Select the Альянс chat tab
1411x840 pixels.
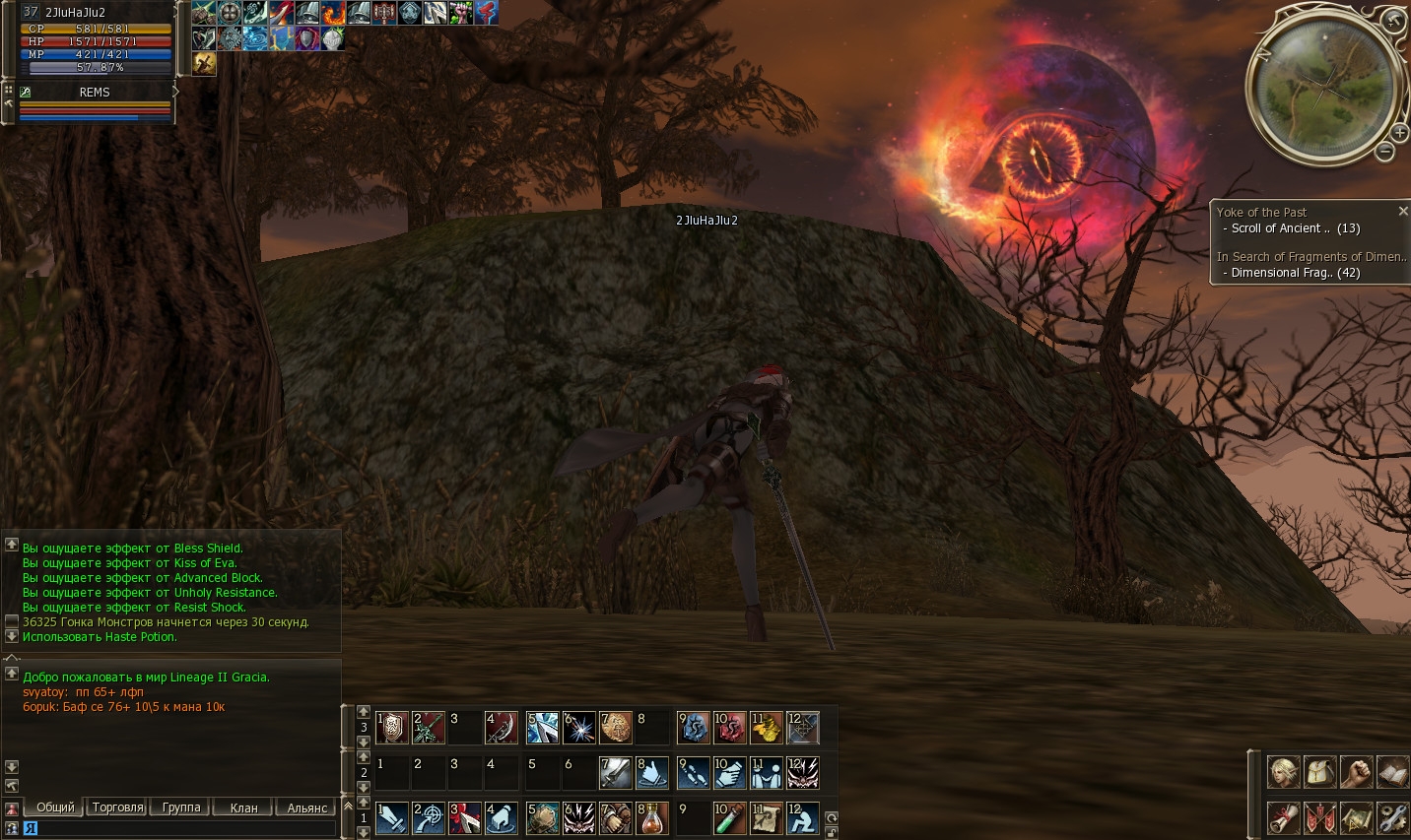click(306, 808)
